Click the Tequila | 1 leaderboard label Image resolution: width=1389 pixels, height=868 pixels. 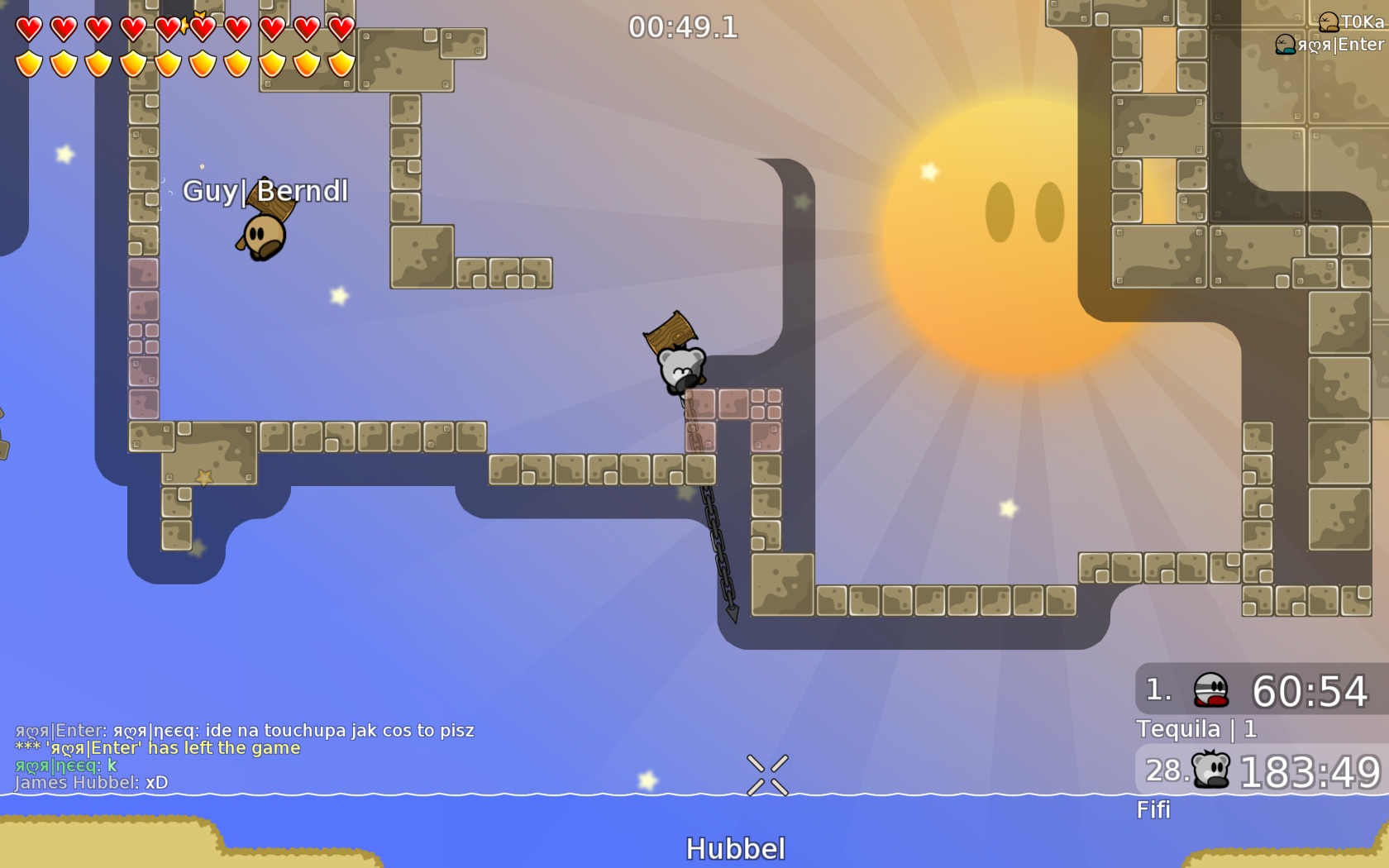pyautogui.click(x=1196, y=729)
